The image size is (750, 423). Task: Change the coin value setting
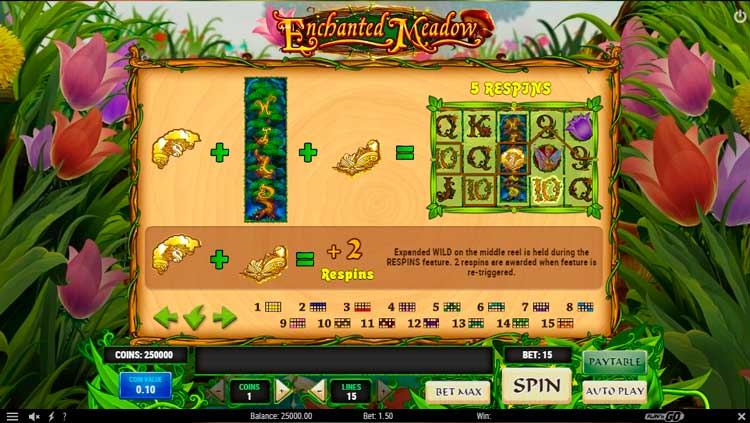[145, 385]
